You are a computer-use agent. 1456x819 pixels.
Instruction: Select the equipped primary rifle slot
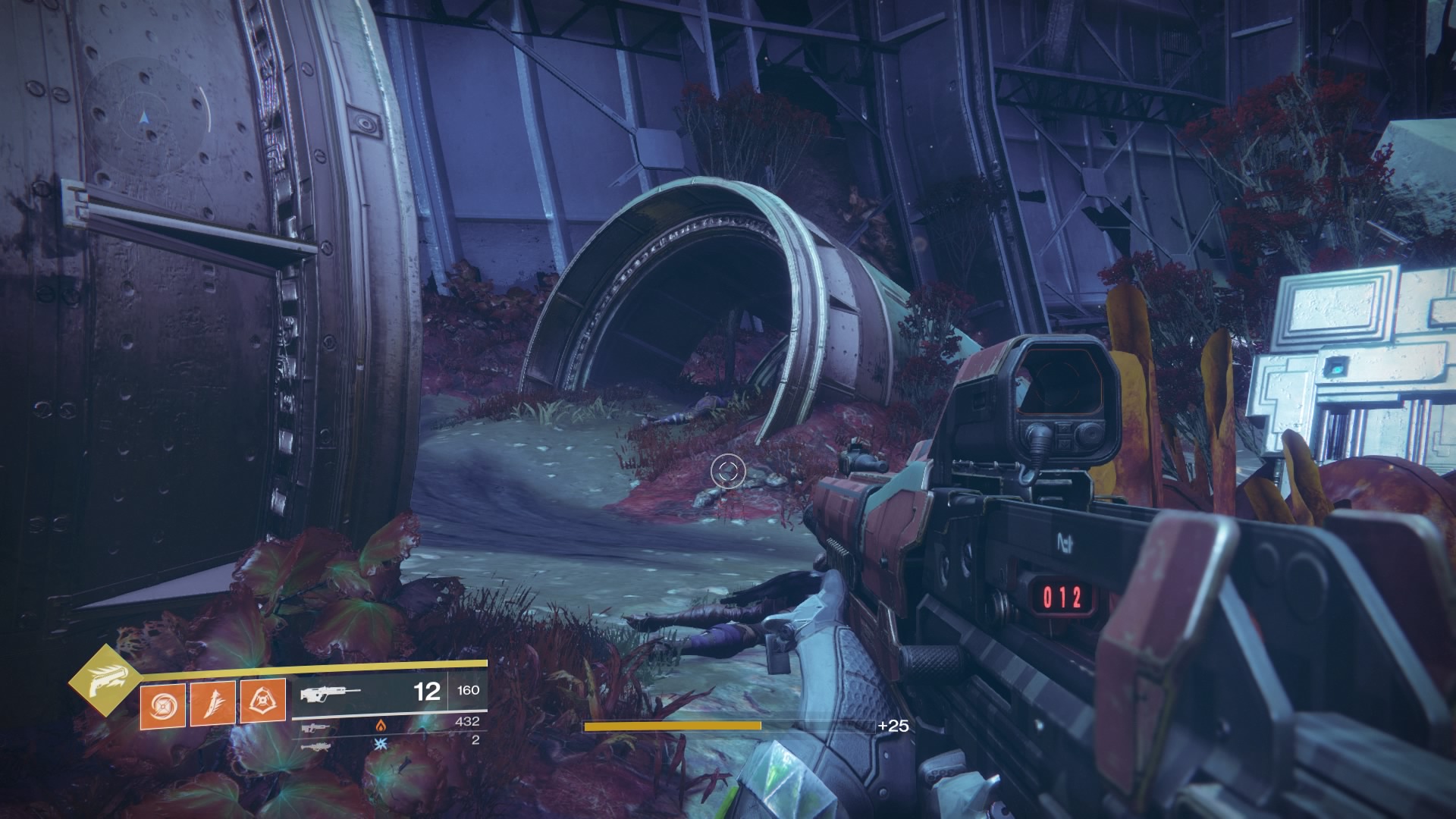point(331,692)
